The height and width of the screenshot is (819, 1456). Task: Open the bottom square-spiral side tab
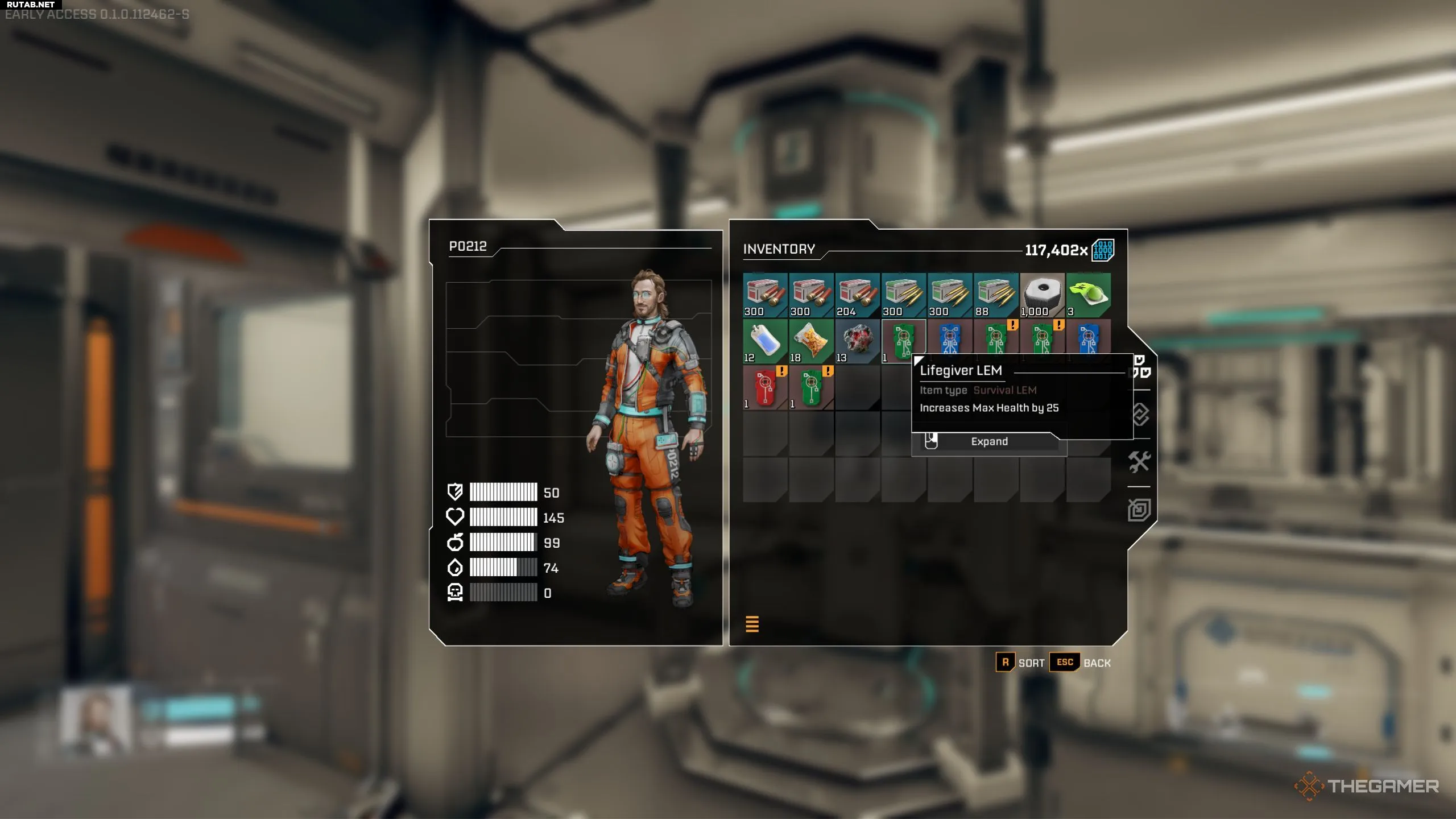click(x=1139, y=510)
